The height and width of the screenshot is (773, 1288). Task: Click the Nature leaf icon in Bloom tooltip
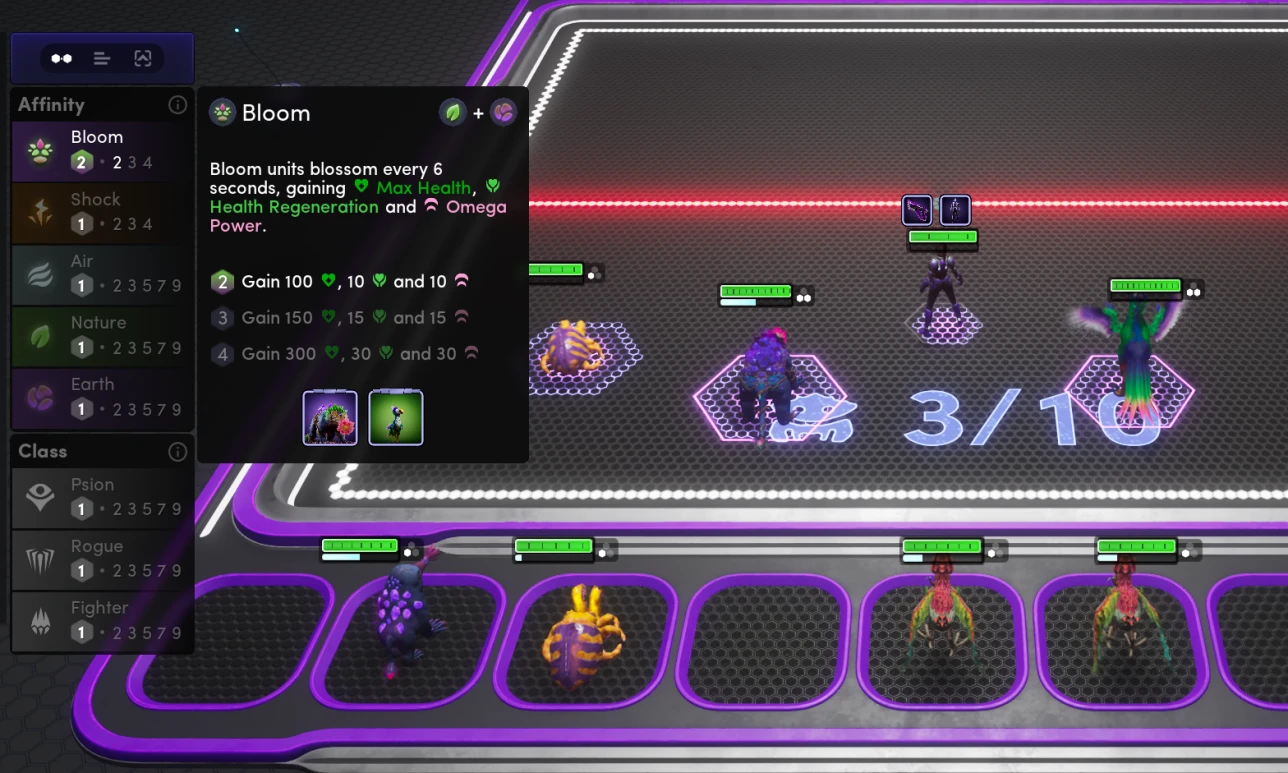tap(453, 113)
